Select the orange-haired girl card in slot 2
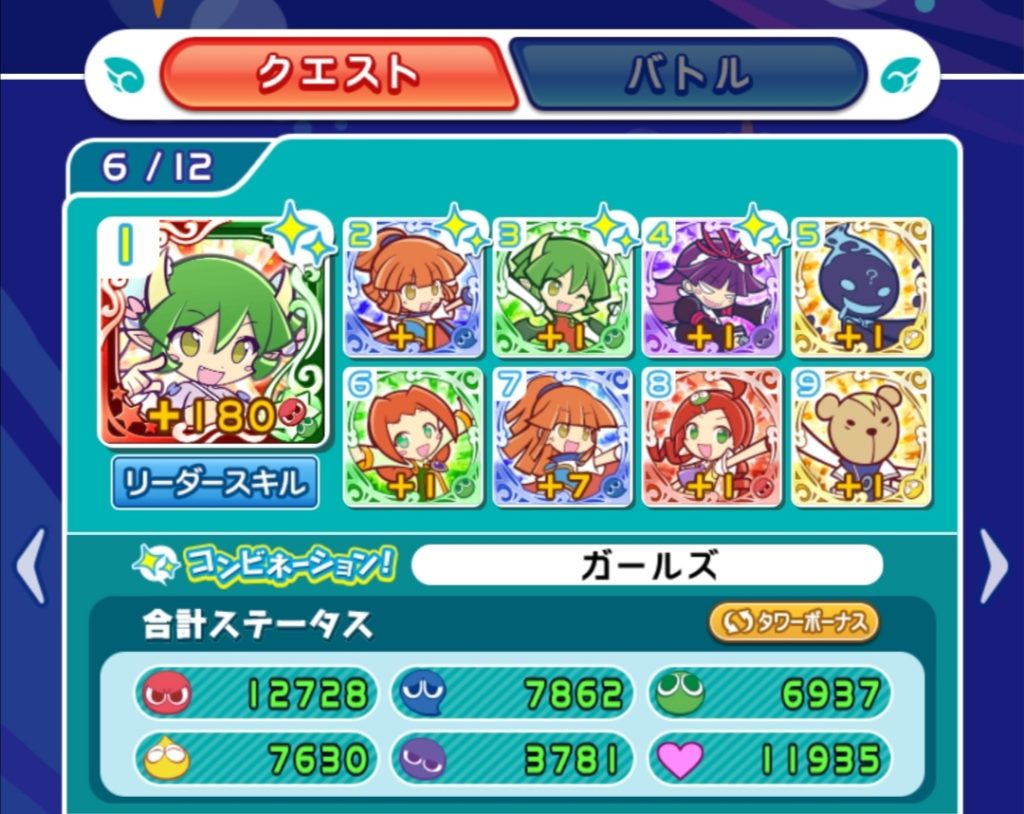Screen dimensions: 1024x814 (x=414, y=289)
